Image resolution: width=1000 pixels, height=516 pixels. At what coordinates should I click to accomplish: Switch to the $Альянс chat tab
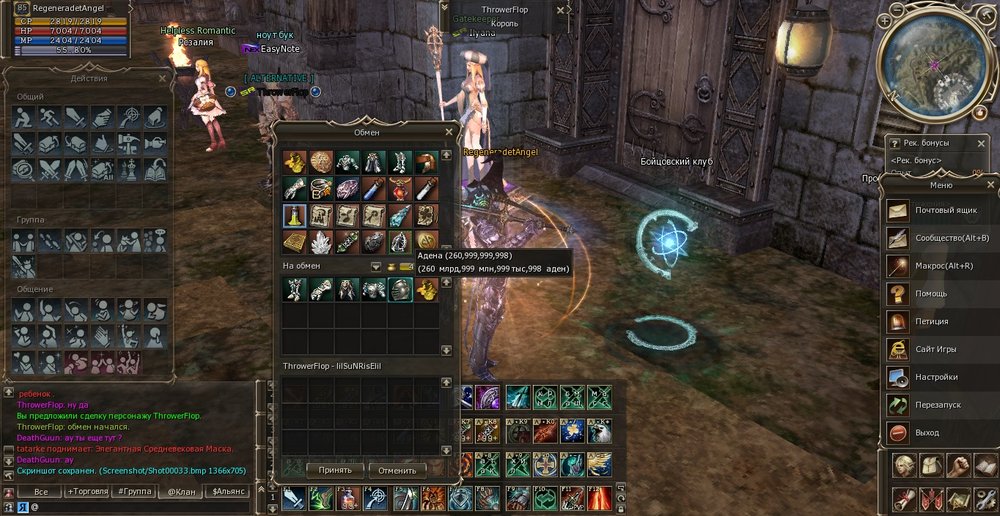coord(228,492)
